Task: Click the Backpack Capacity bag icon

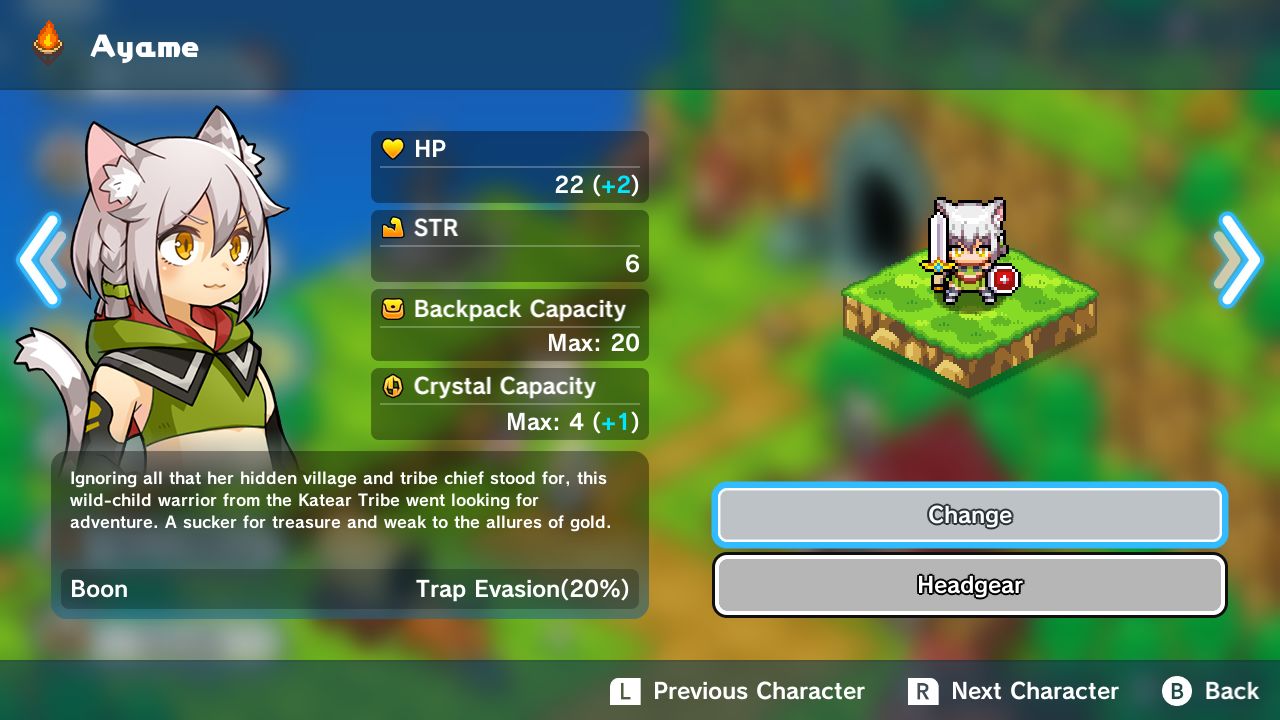Action: click(392, 310)
